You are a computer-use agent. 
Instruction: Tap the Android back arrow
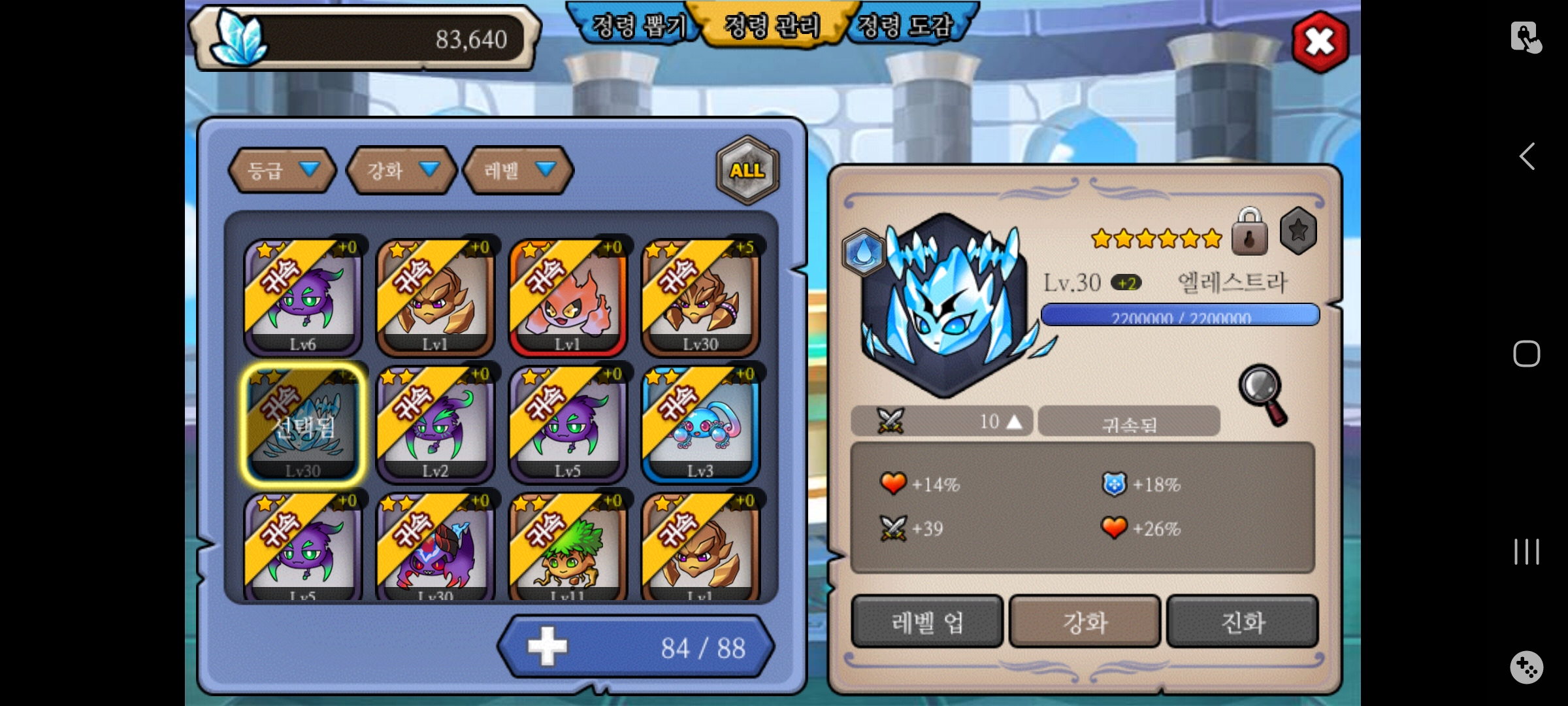click(1526, 157)
